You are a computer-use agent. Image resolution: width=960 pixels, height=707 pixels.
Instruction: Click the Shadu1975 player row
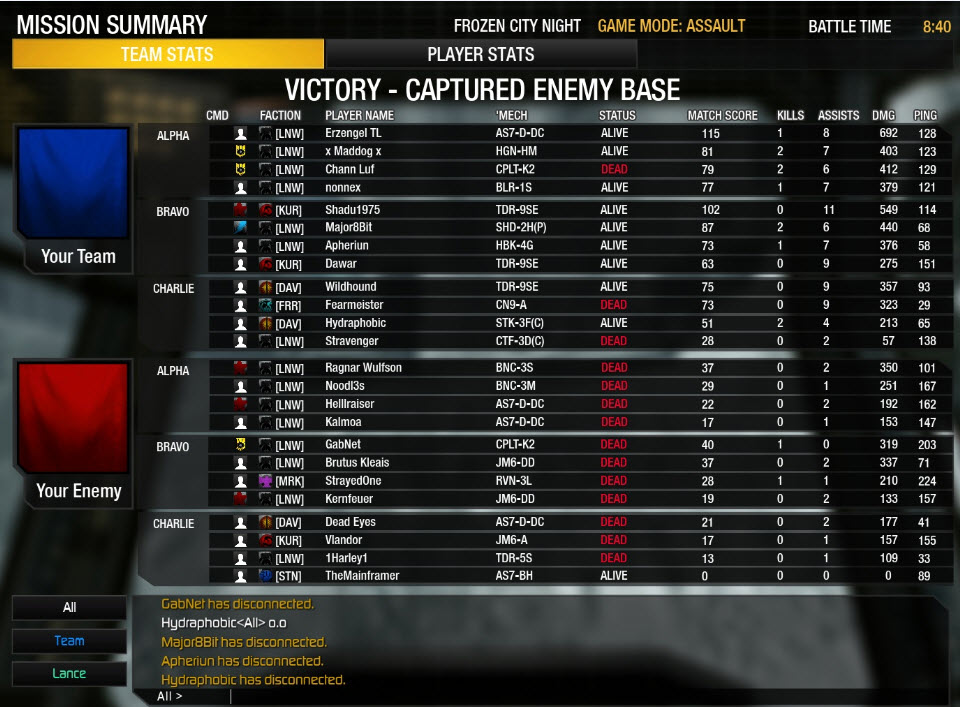pyautogui.click(x=353, y=210)
